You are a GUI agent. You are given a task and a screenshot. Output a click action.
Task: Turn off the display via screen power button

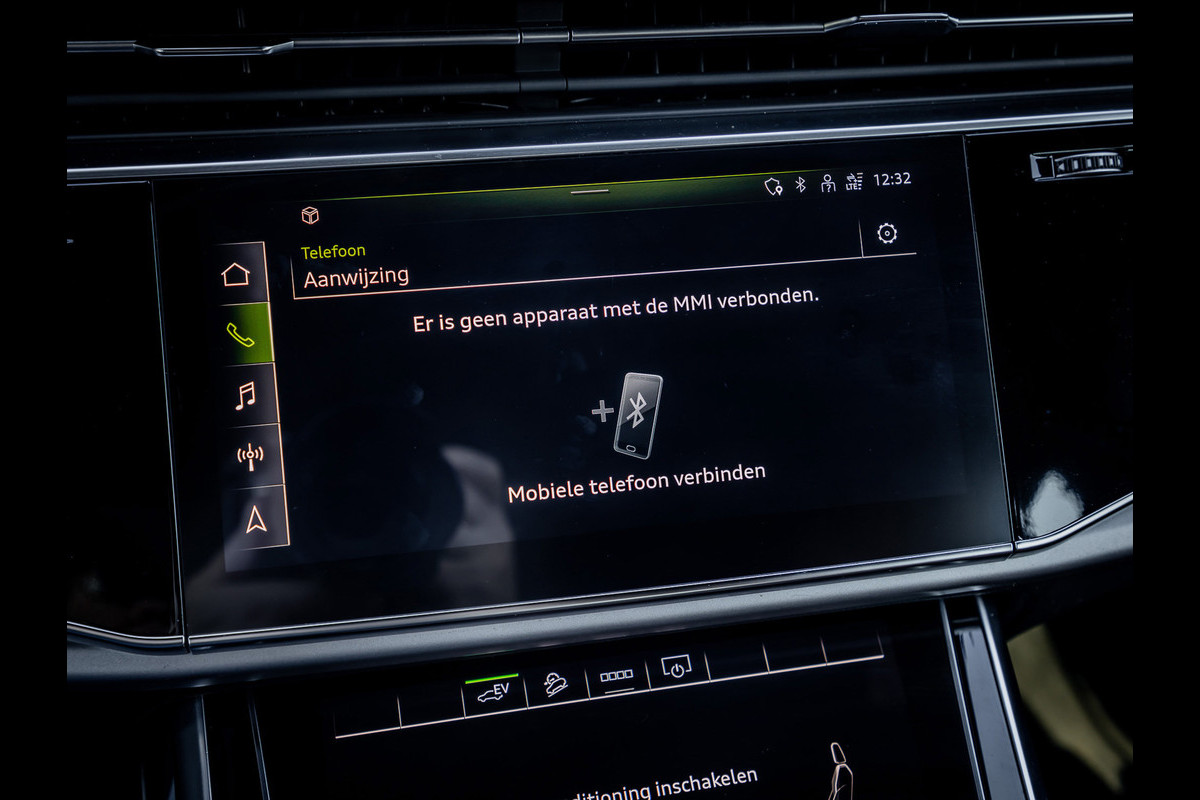pos(677,669)
